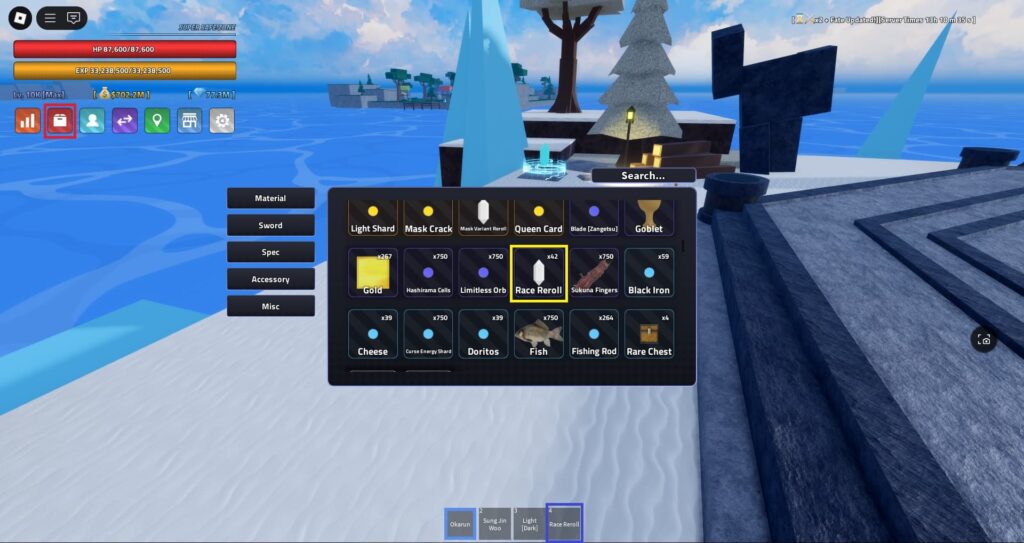
Task: Select the Sukuna Fingers slot
Action: coord(593,274)
